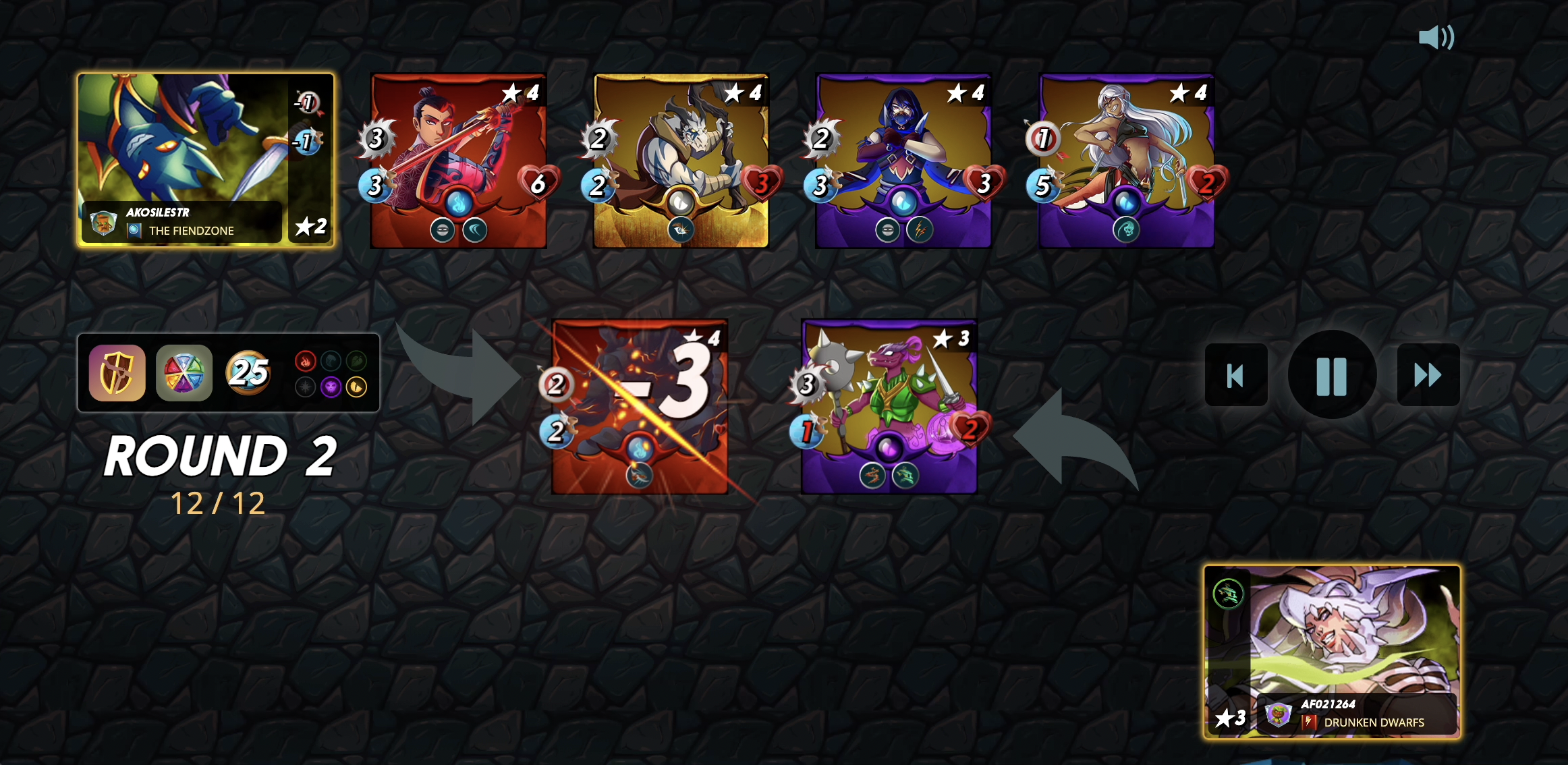Pause the battle replay

click(1331, 375)
